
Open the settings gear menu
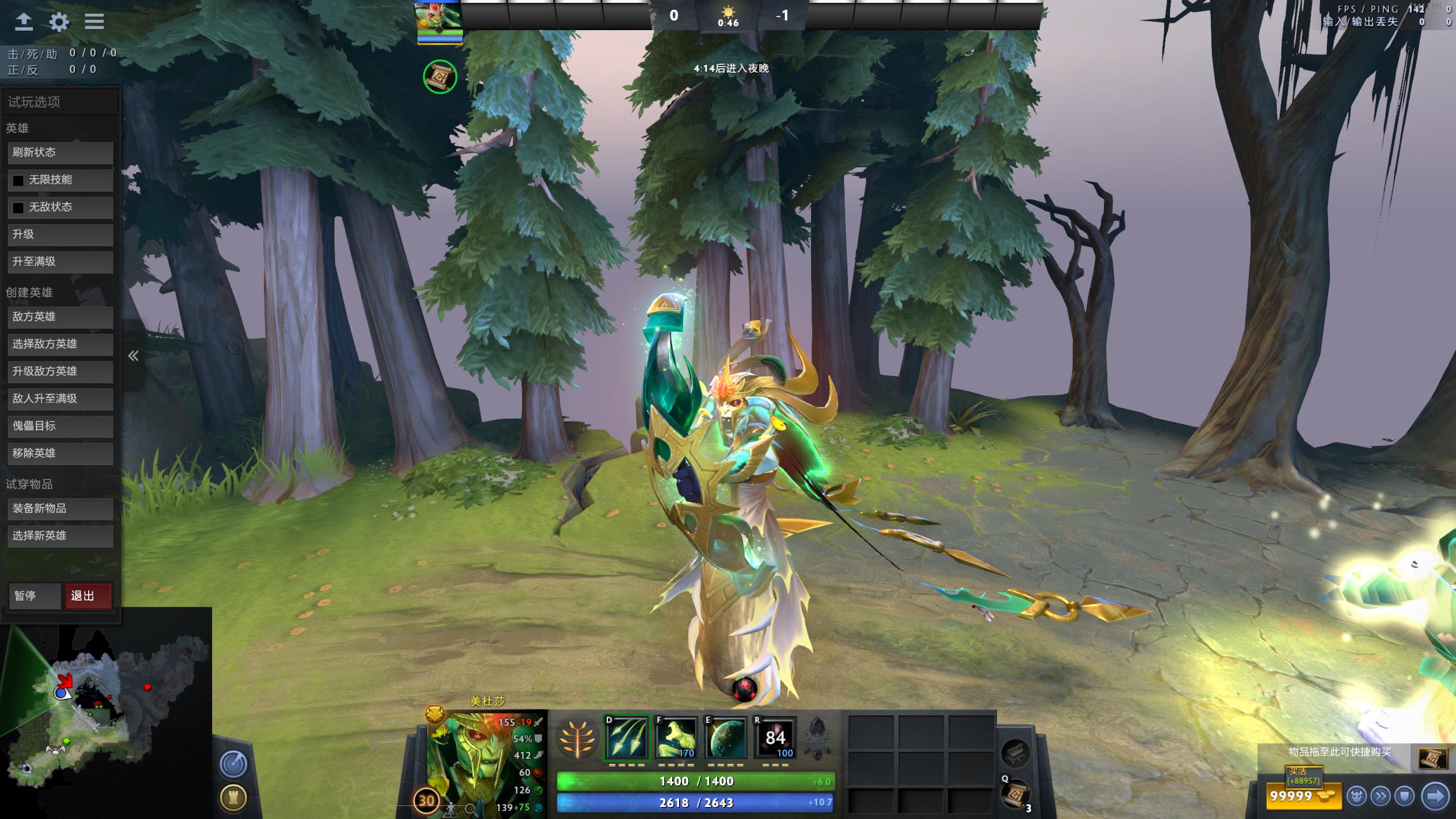(x=59, y=22)
